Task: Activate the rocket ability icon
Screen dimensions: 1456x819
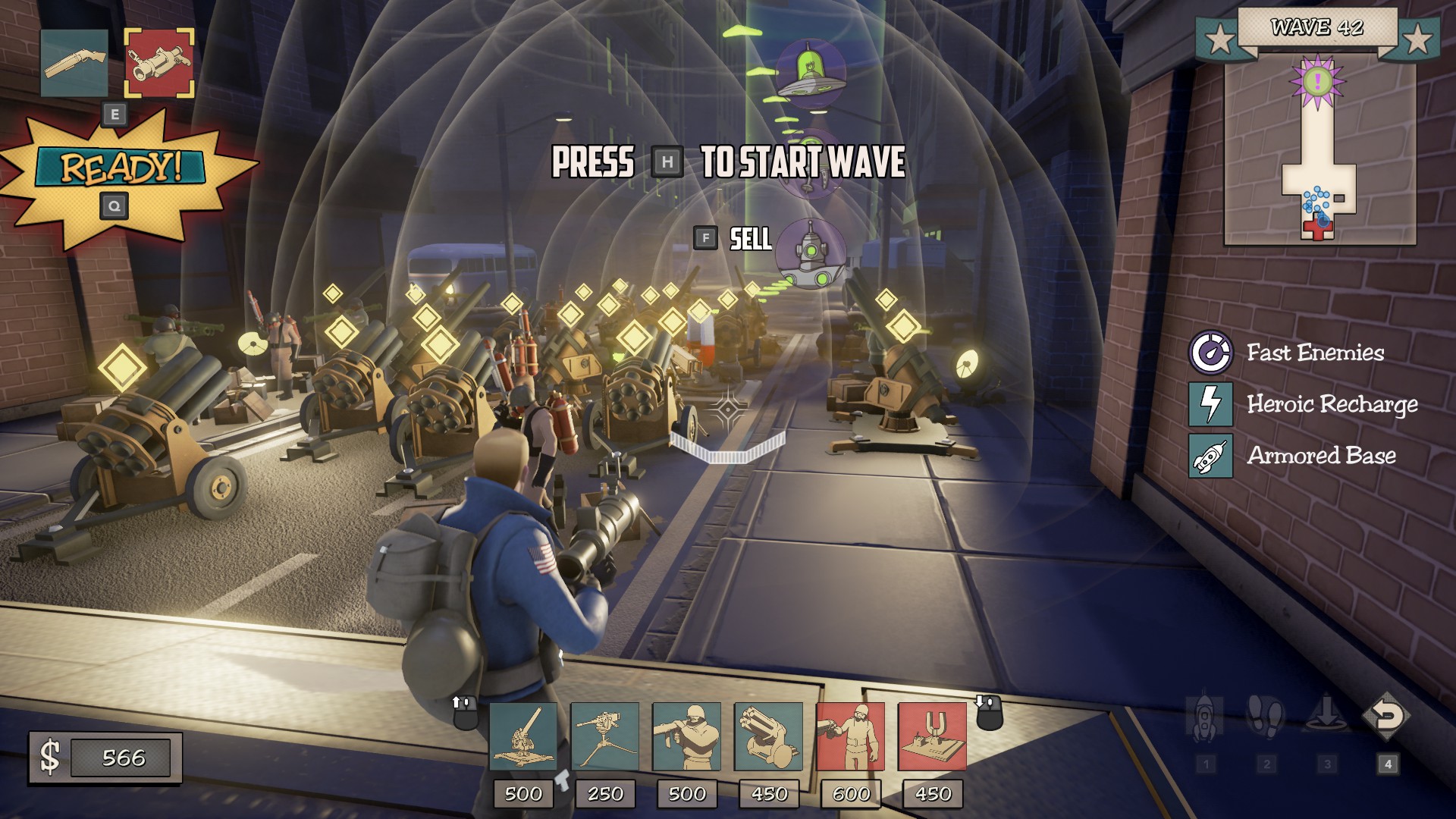Action: (x=1205, y=717)
